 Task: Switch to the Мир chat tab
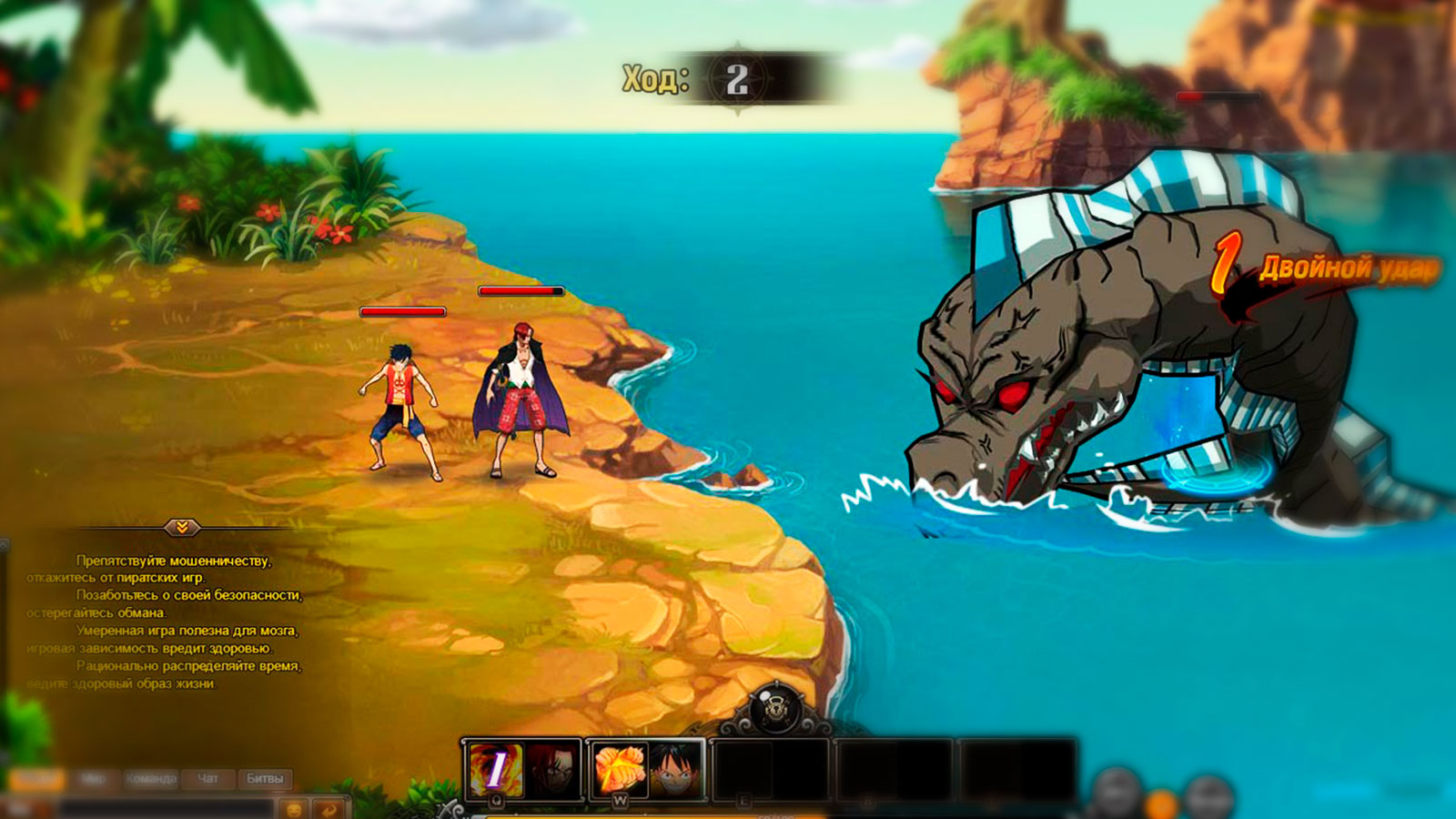pos(94,779)
